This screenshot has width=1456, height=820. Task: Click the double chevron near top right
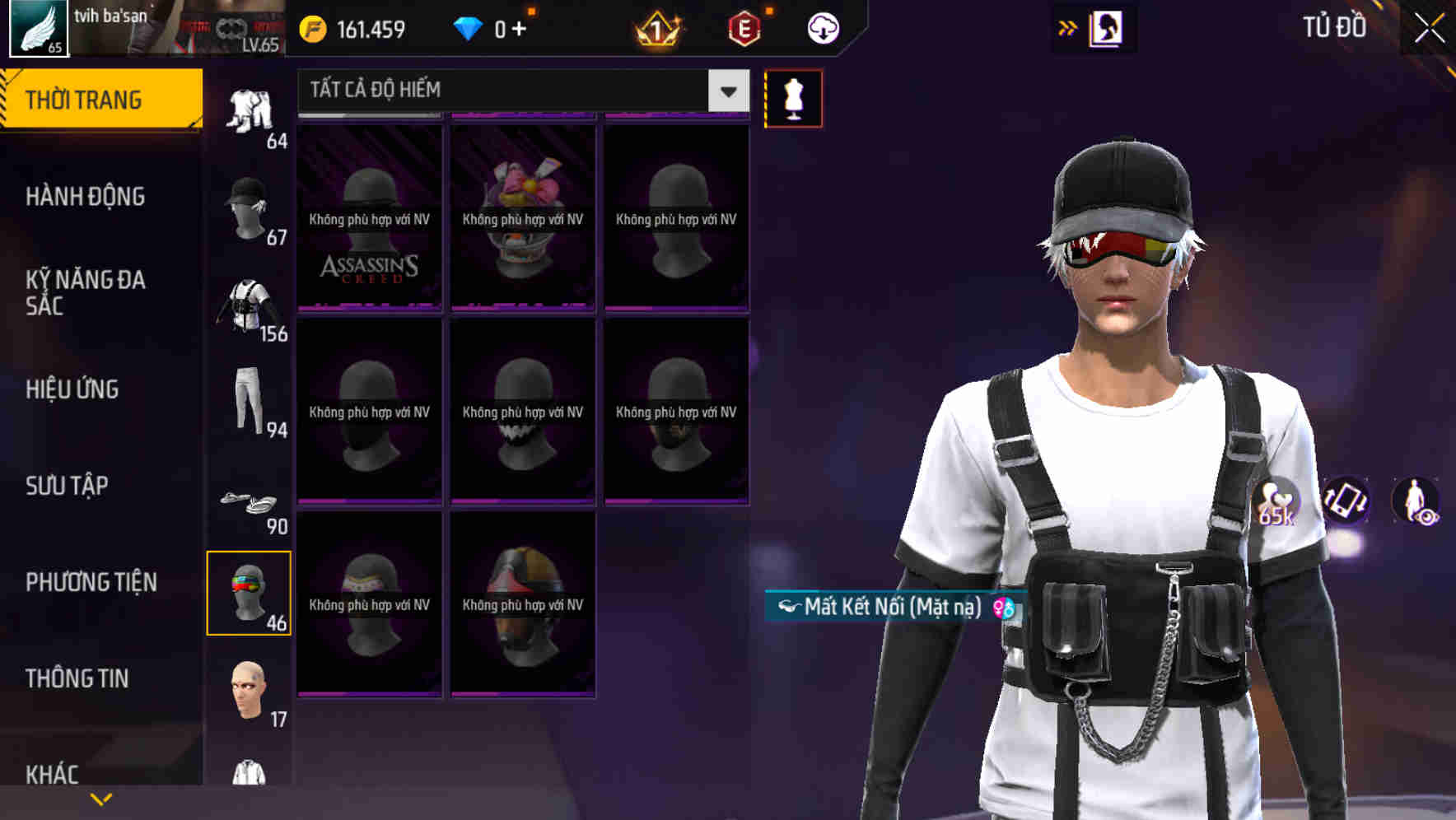click(x=1066, y=27)
